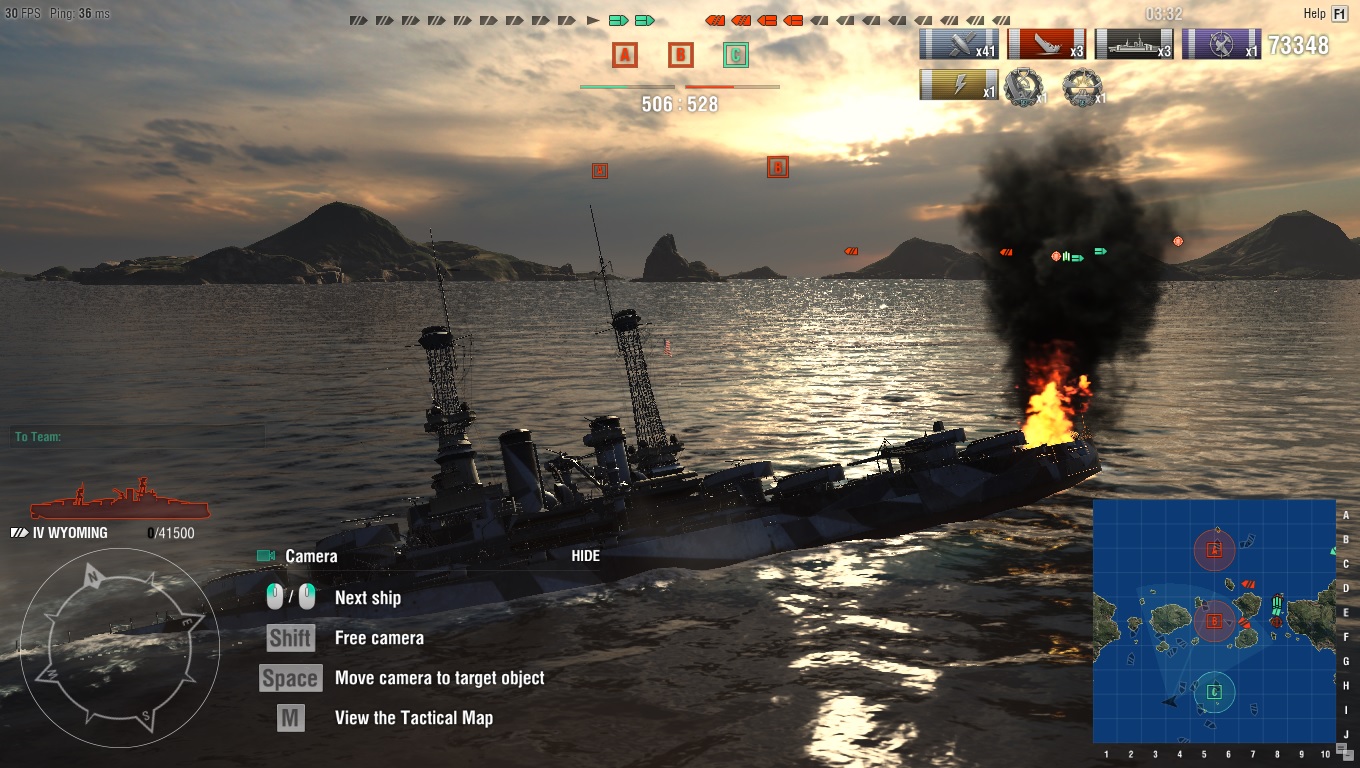Select green capture point C indicator in top bar
1360x768 pixels.
(x=735, y=55)
